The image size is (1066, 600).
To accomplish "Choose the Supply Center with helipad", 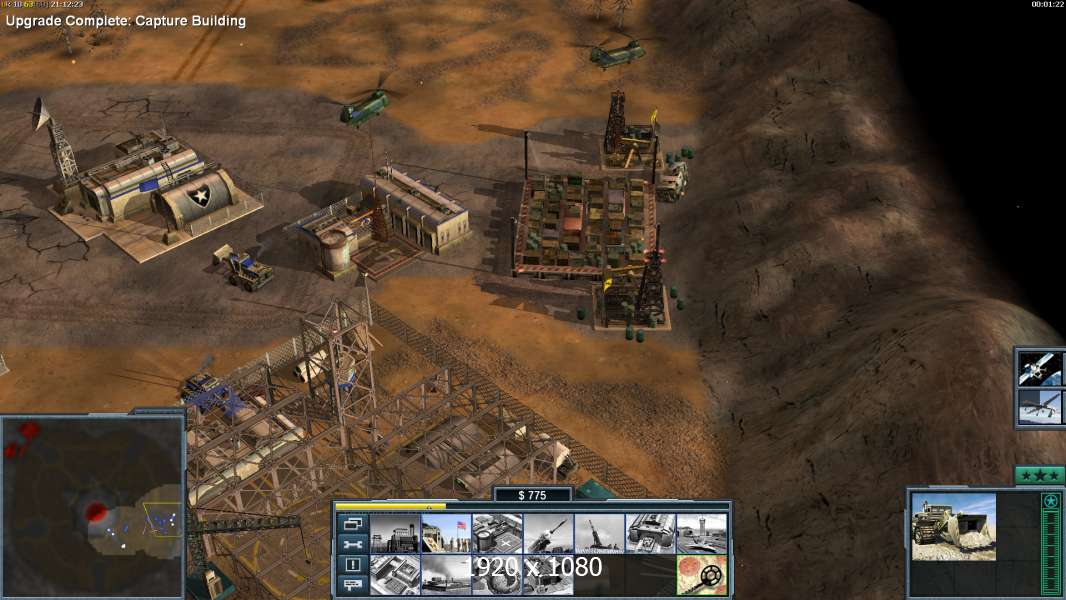I will (497, 533).
